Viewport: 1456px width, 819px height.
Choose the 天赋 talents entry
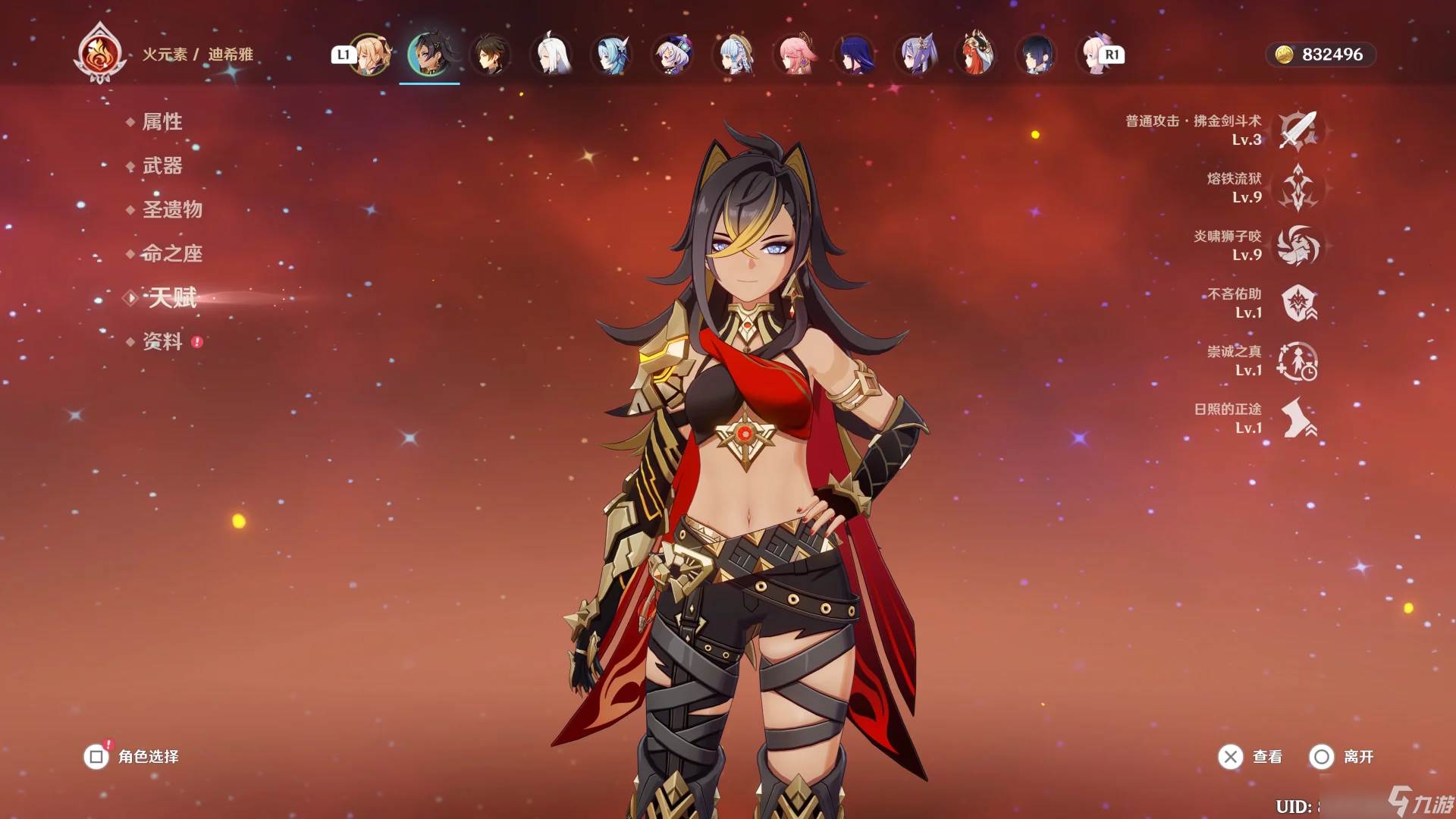pos(172,297)
